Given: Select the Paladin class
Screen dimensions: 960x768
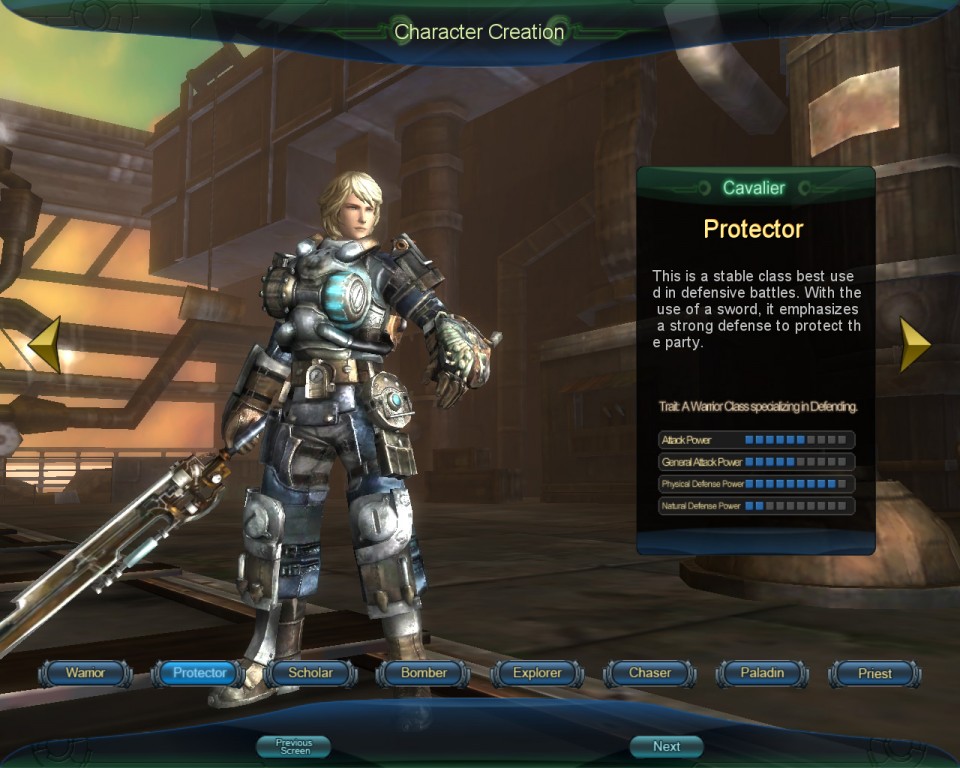Looking at the screenshot, I should tap(762, 673).
